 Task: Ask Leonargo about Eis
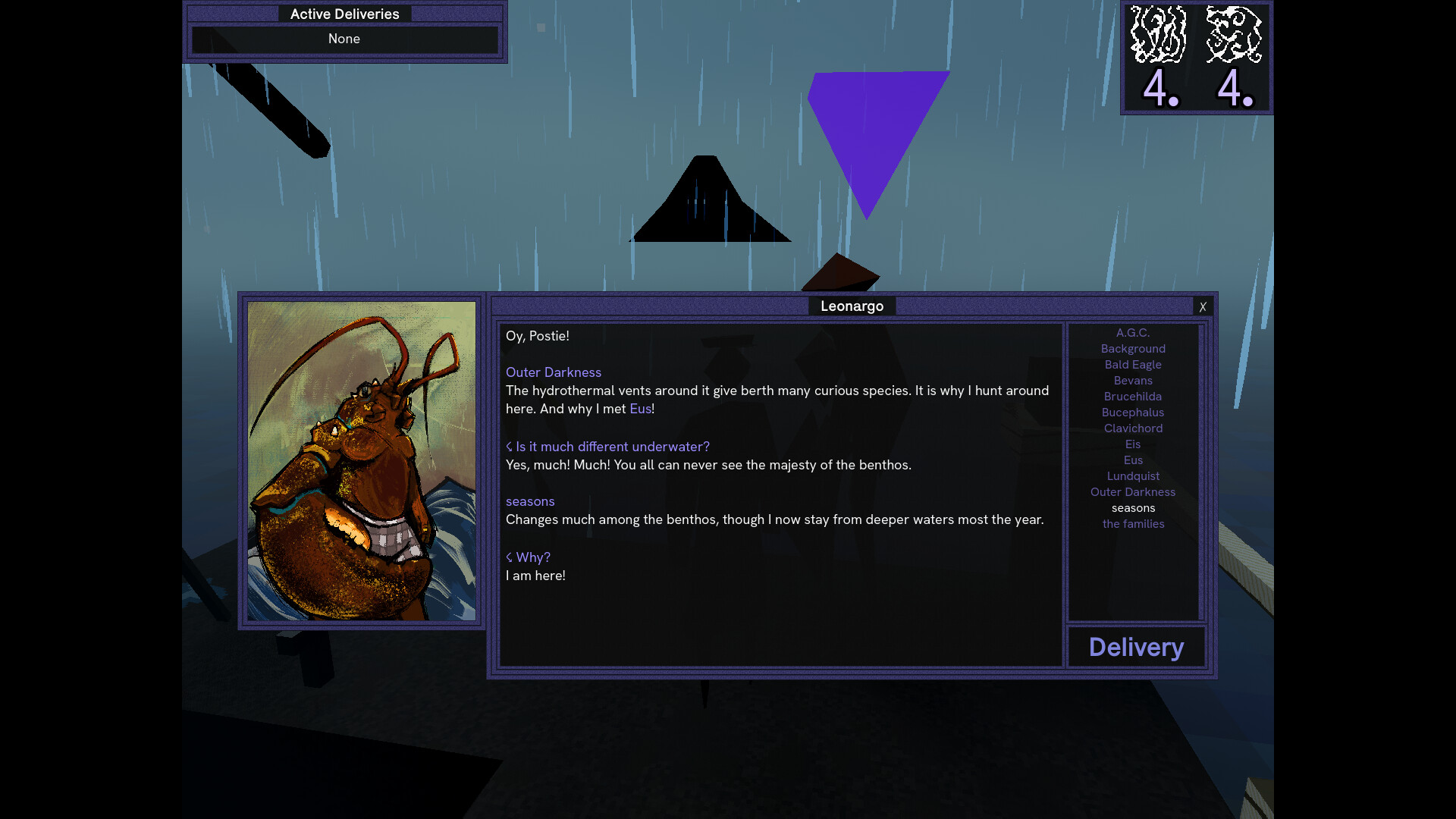(1133, 444)
